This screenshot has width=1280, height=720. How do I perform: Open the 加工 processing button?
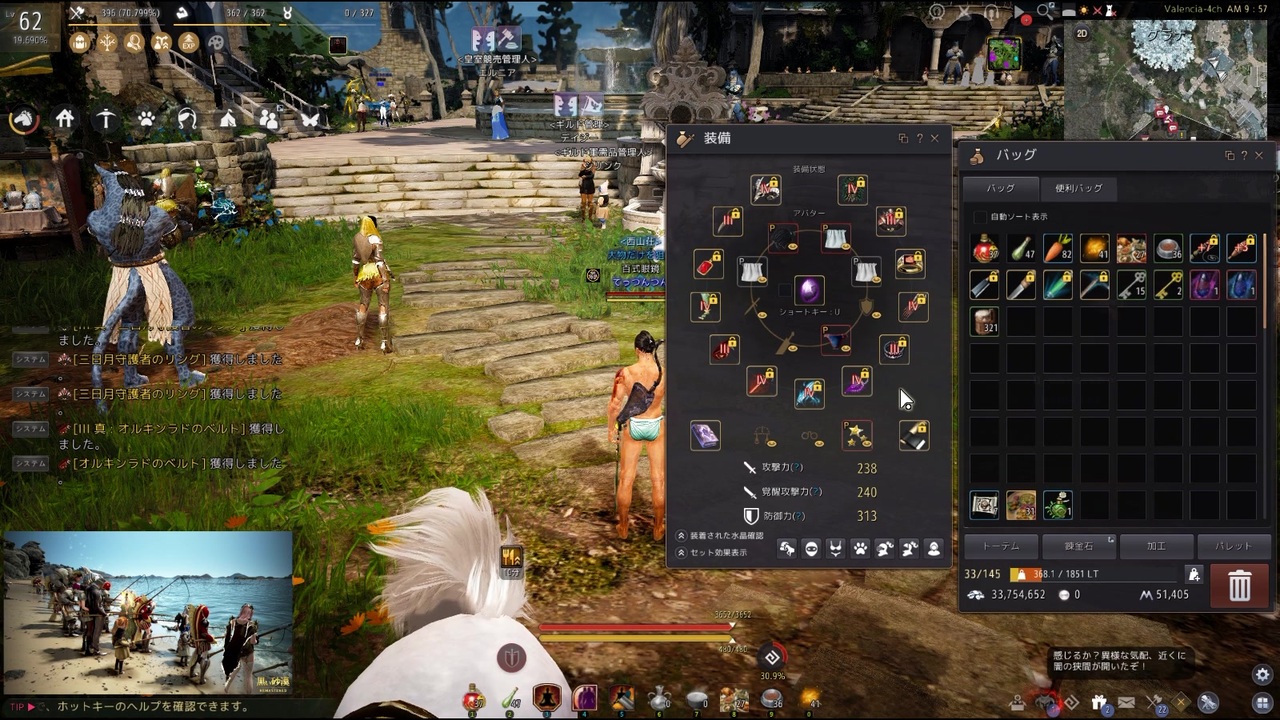tap(1156, 546)
